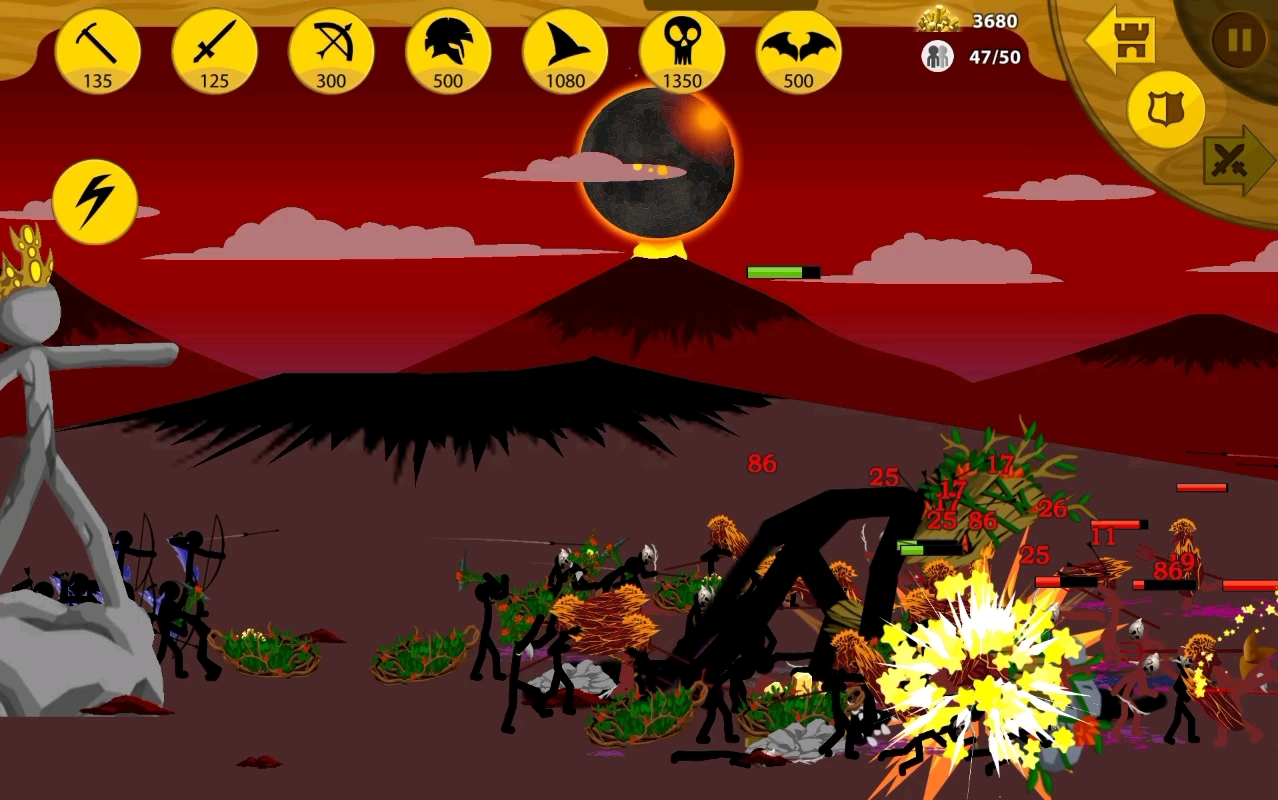Order army to retreat to the castle
1278x800 pixels.
(1124, 40)
